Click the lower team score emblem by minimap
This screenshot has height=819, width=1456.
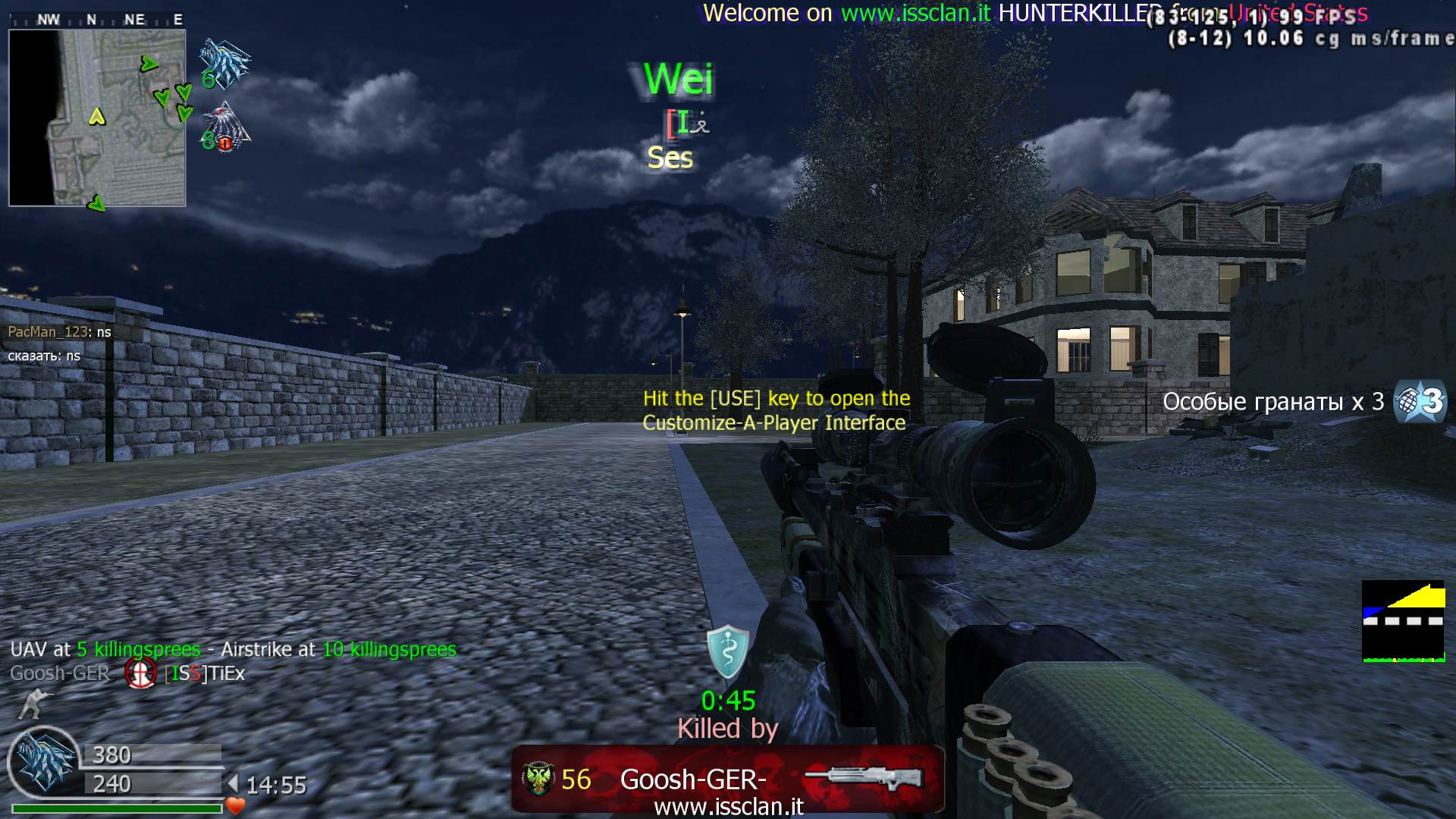(x=226, y=128)
